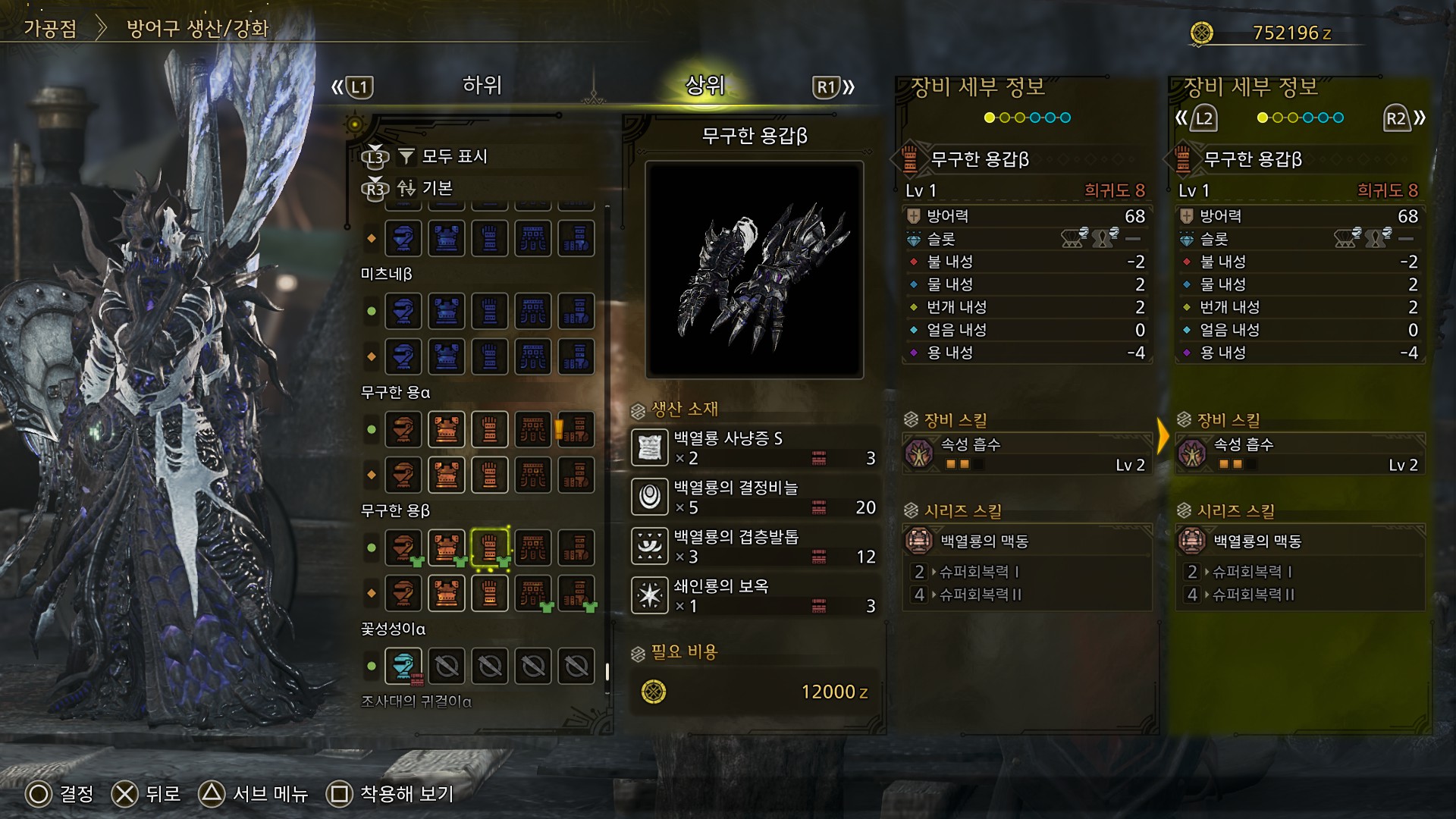Viewport: 1456px width, 819px height.
Task: Confirm with the 결정 button
Action: 61,794
